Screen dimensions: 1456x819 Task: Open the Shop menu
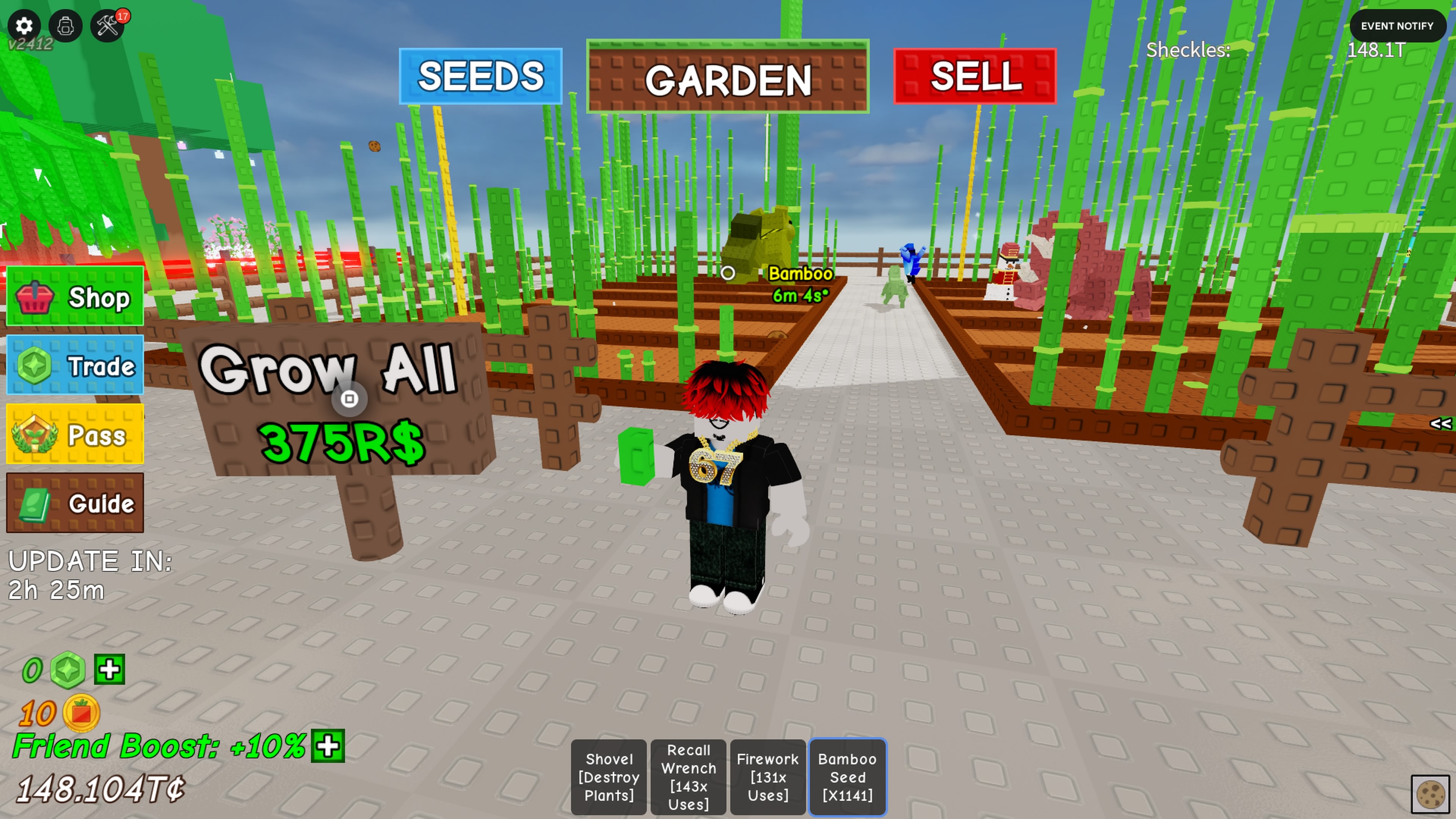click(x=75, y=297)
